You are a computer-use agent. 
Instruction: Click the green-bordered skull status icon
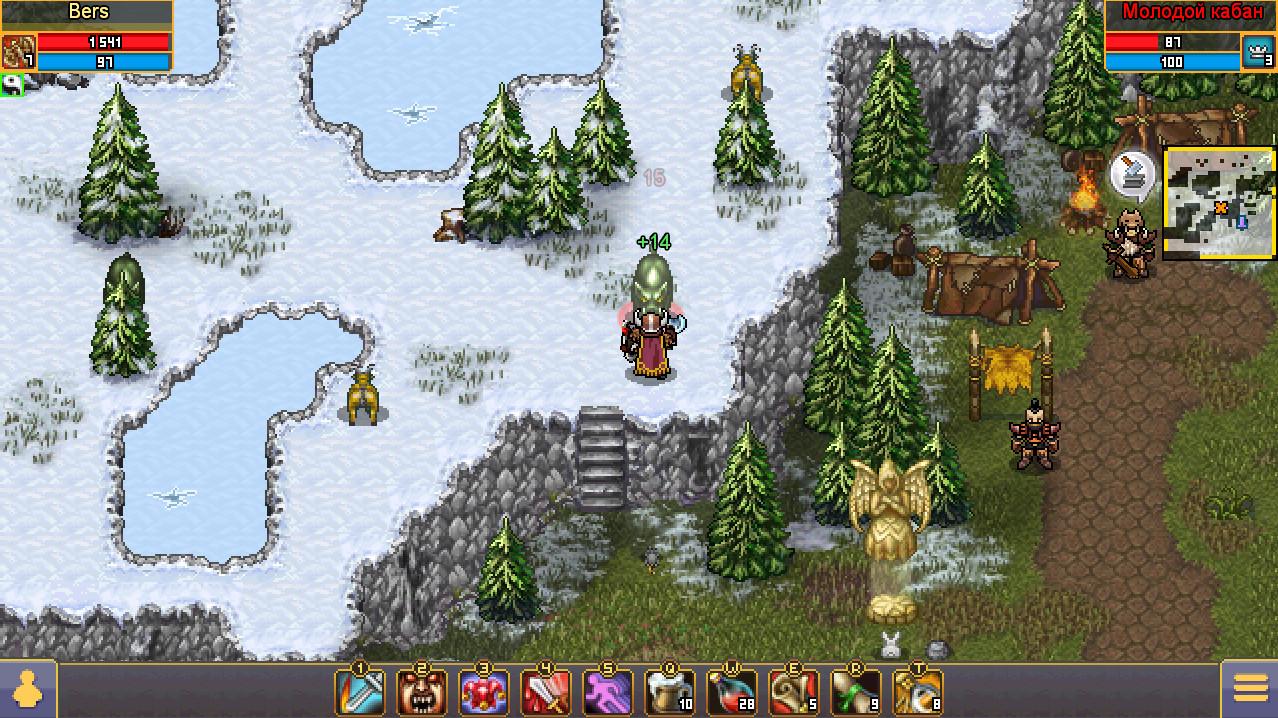(12, 85)
